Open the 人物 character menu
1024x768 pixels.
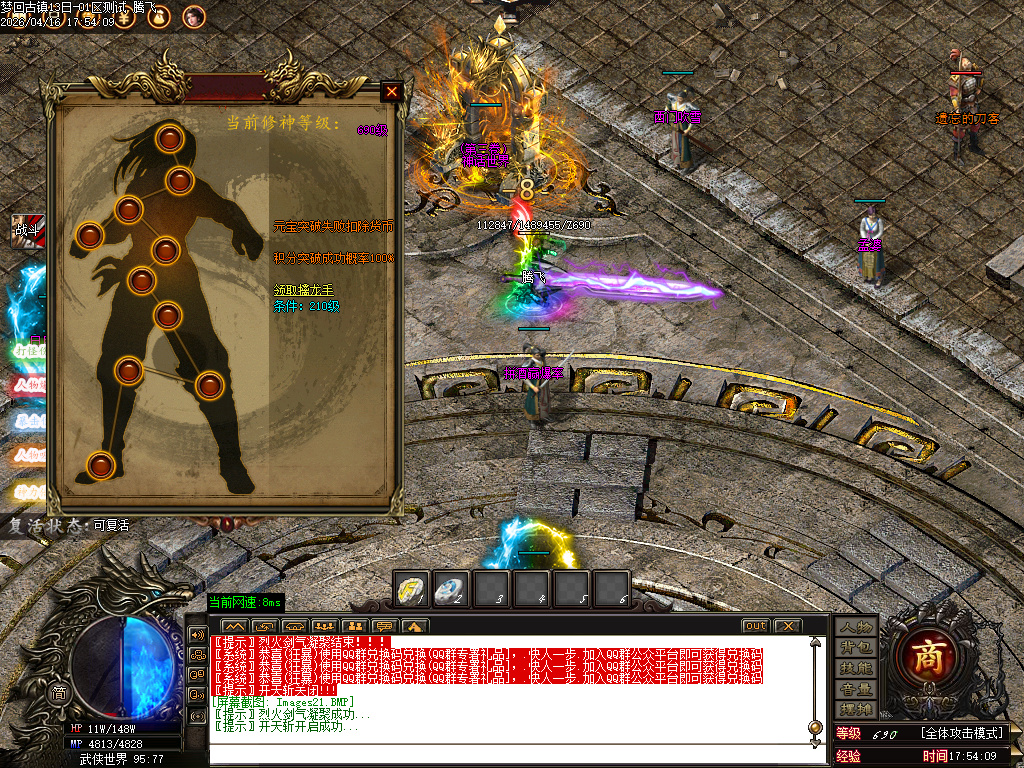click(x=857, y=626)
